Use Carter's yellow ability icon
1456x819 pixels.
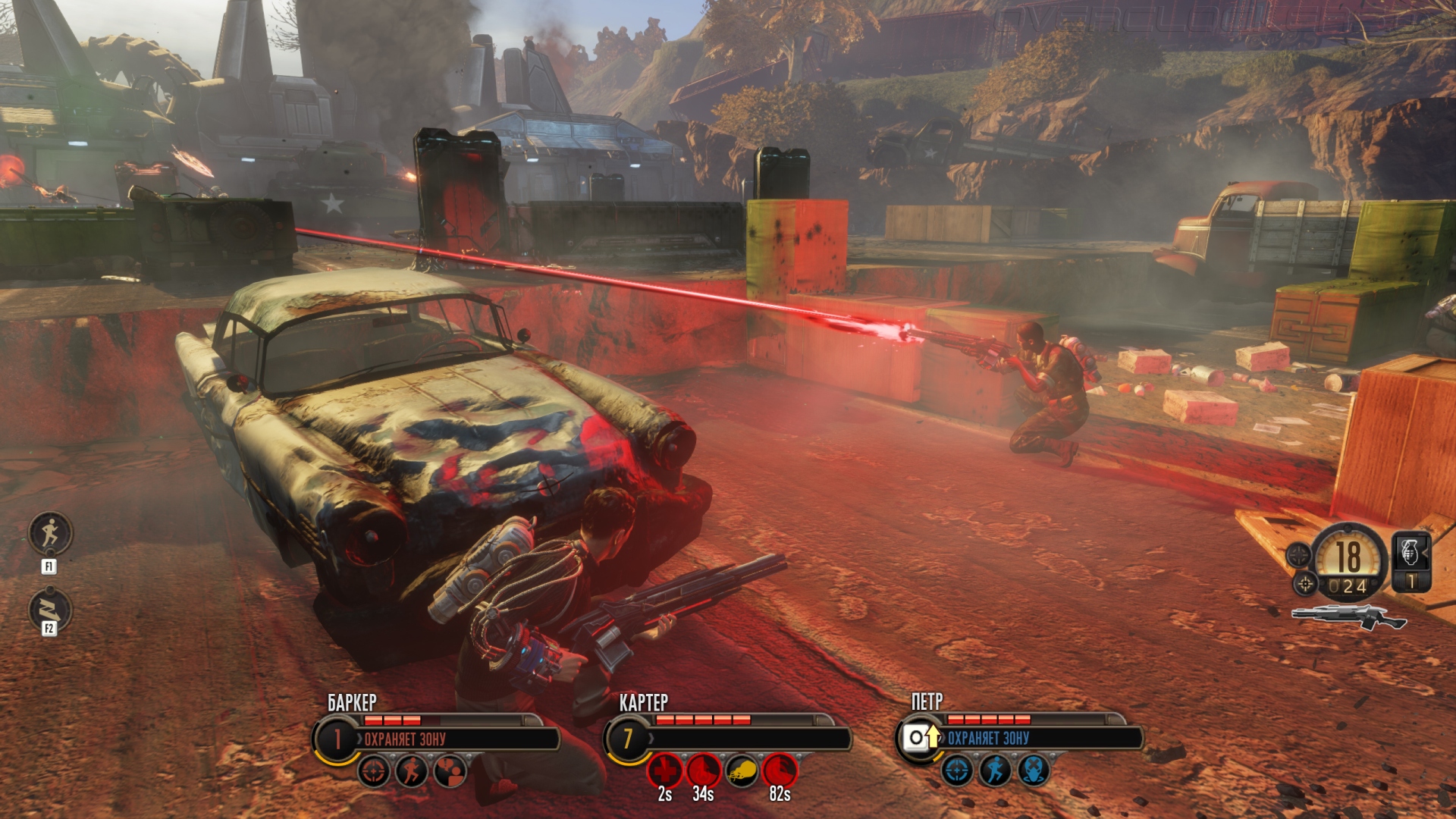coord(742,771)
